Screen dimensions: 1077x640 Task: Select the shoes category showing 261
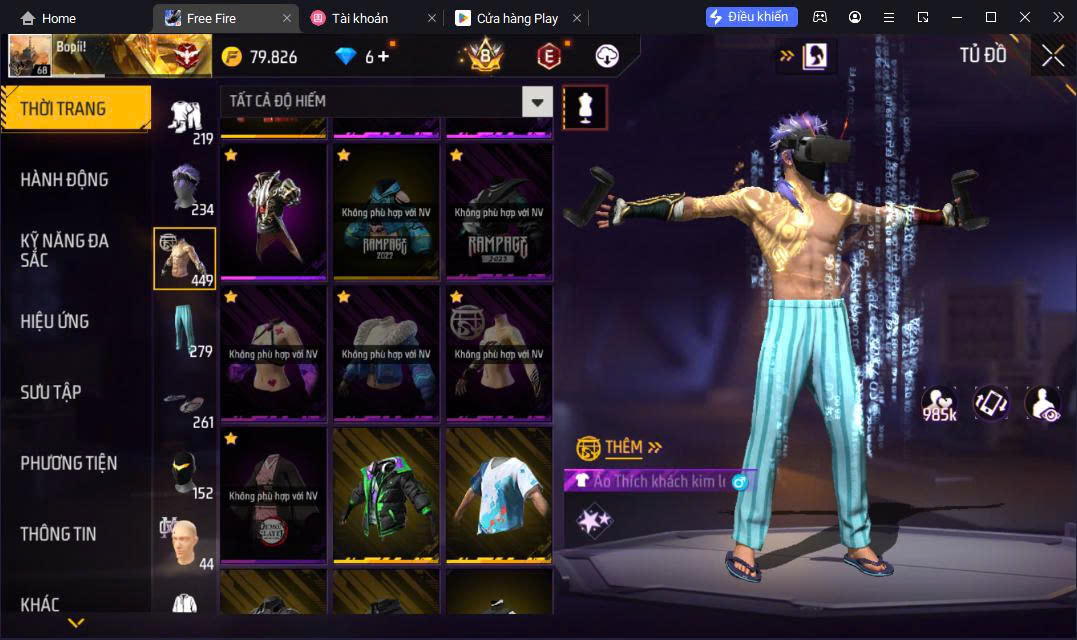[x=185, y=402]
